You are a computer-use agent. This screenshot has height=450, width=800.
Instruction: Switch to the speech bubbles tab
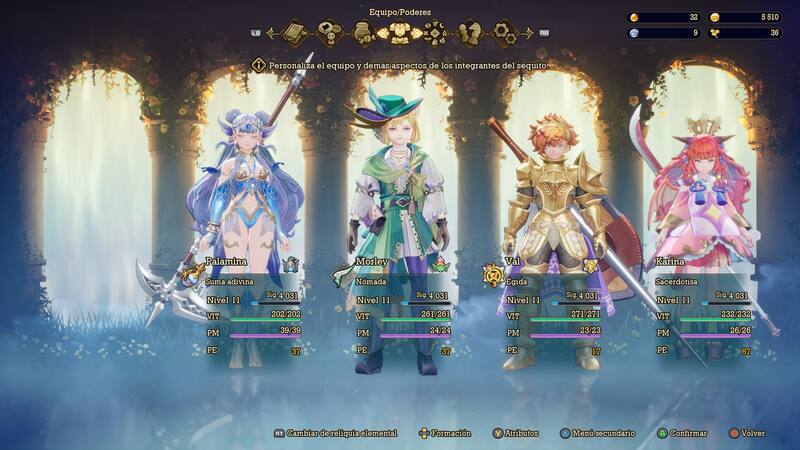click(331, 34)
